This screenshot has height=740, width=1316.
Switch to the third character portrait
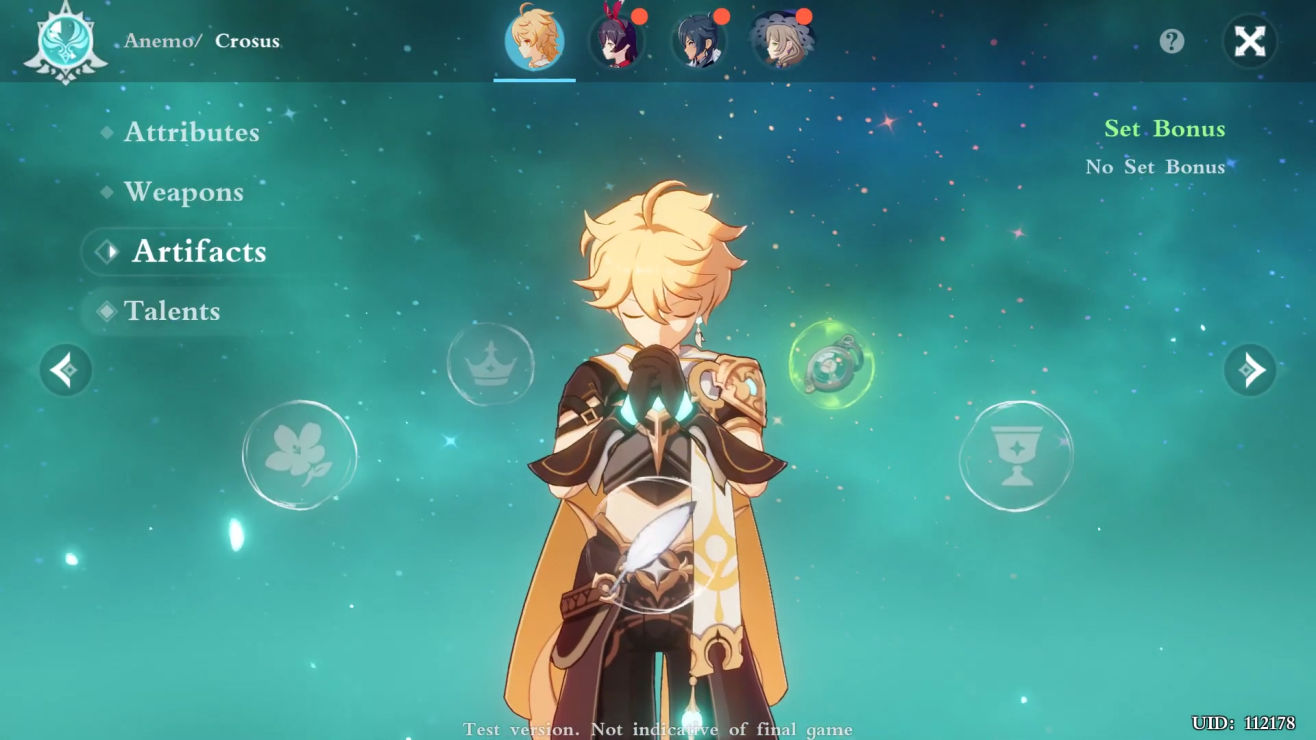pos(700,42)
